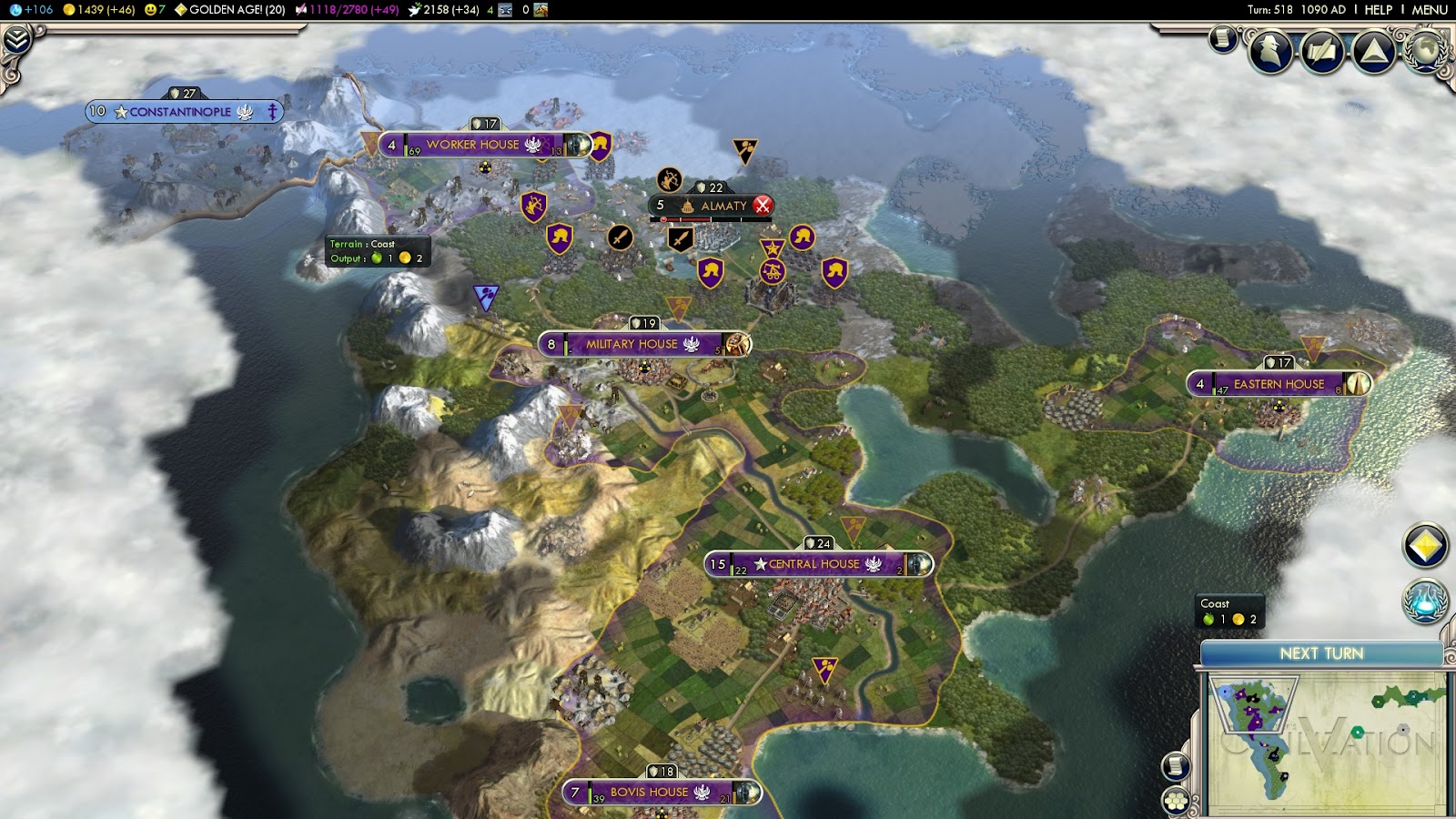The height and width of the screenshot is (819, 1456).
Task: Open the HELP Civilopedia link
Action: pyautogui.click(x=1378, y=10)
